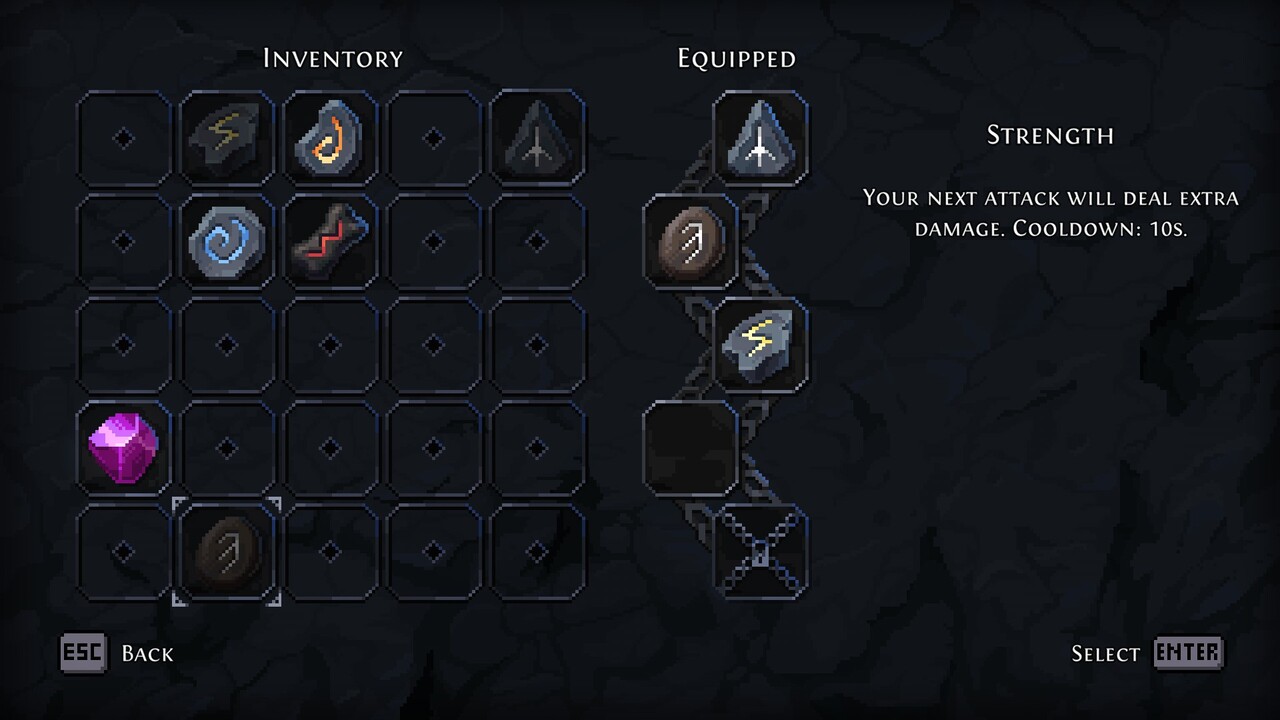Viewport: 1280px width, 720px height.
Task: Select the red zigzag rune stone
Action: coord(330,242)
